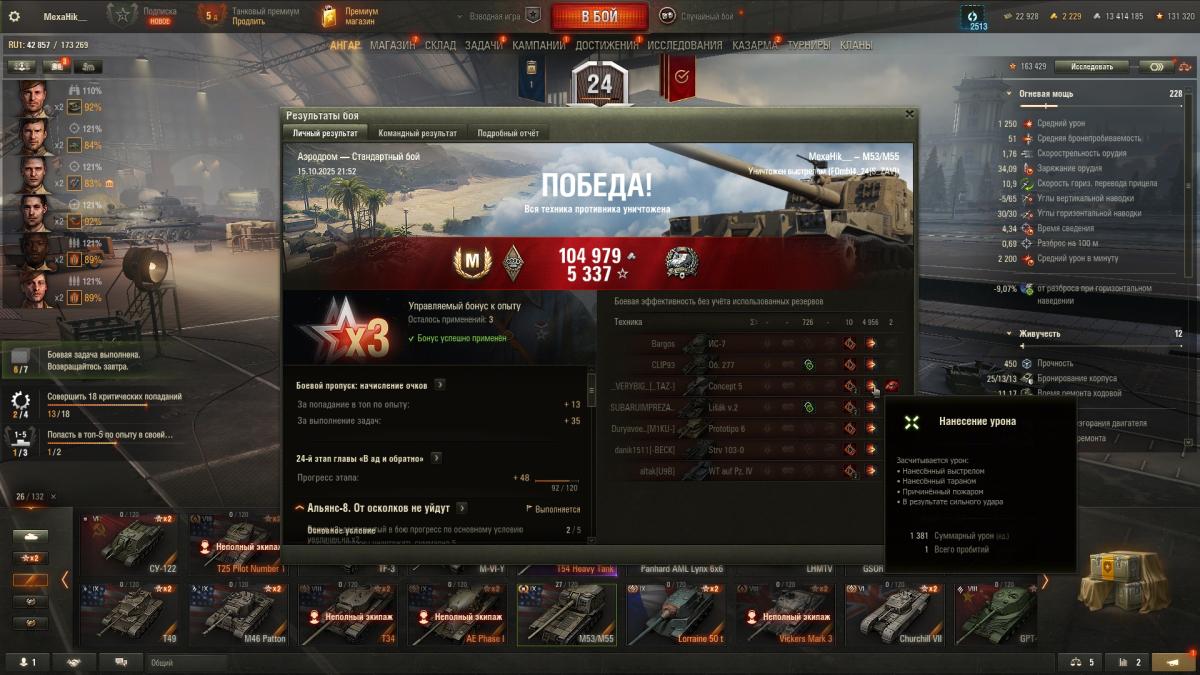Select the Churchill VII tank

pyautogui.click(x=898, y=613)
